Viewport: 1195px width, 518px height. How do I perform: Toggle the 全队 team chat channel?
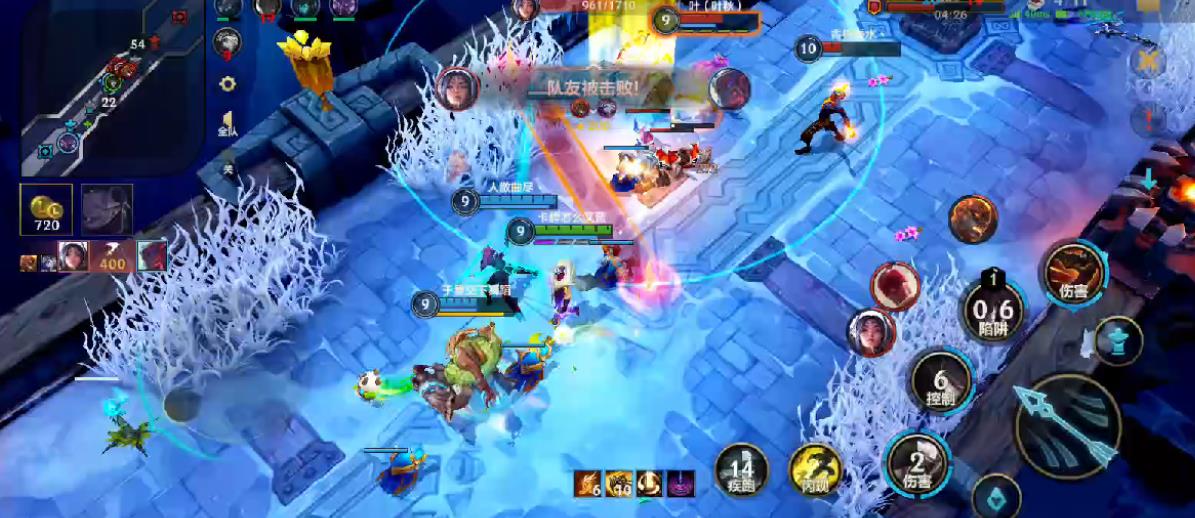[227, 124]
